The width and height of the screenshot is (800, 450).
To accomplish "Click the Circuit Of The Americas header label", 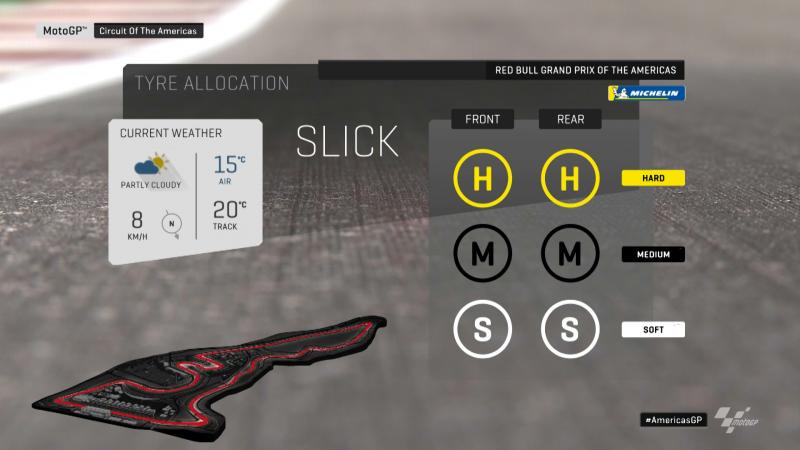I will click(149, 31).
